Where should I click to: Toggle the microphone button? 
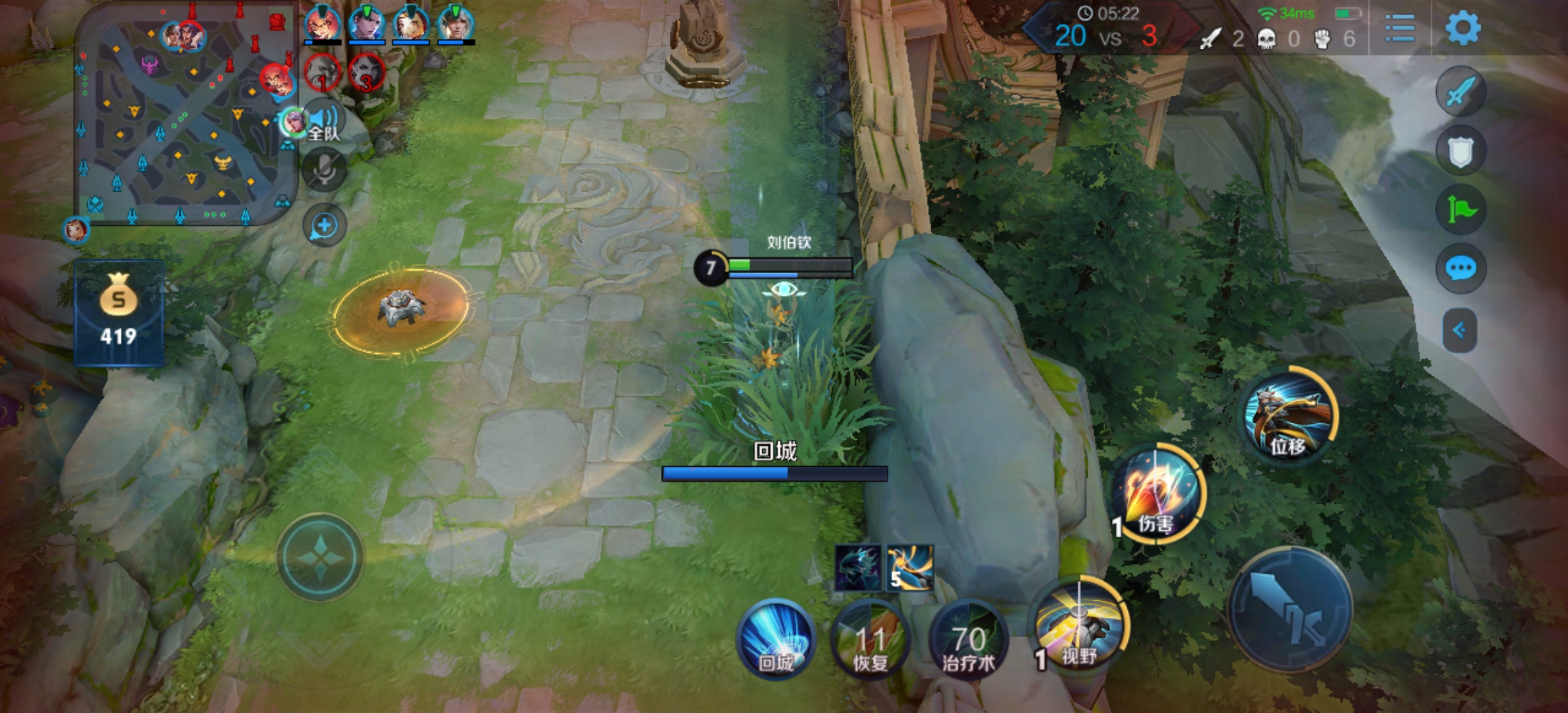(x=324, y=170)
